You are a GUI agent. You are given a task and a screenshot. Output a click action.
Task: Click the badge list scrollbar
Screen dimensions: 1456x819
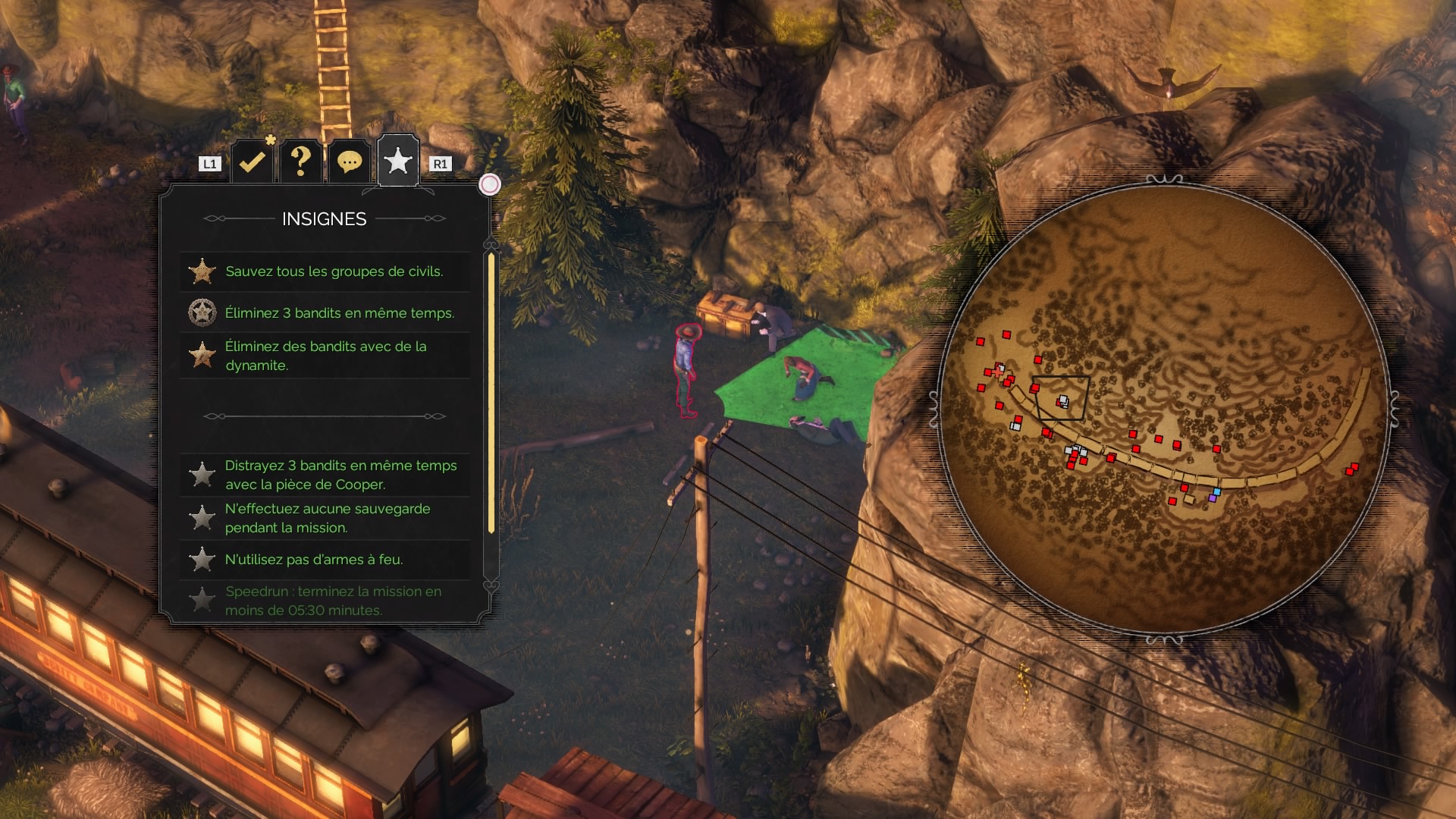click(x=491, y=393)
